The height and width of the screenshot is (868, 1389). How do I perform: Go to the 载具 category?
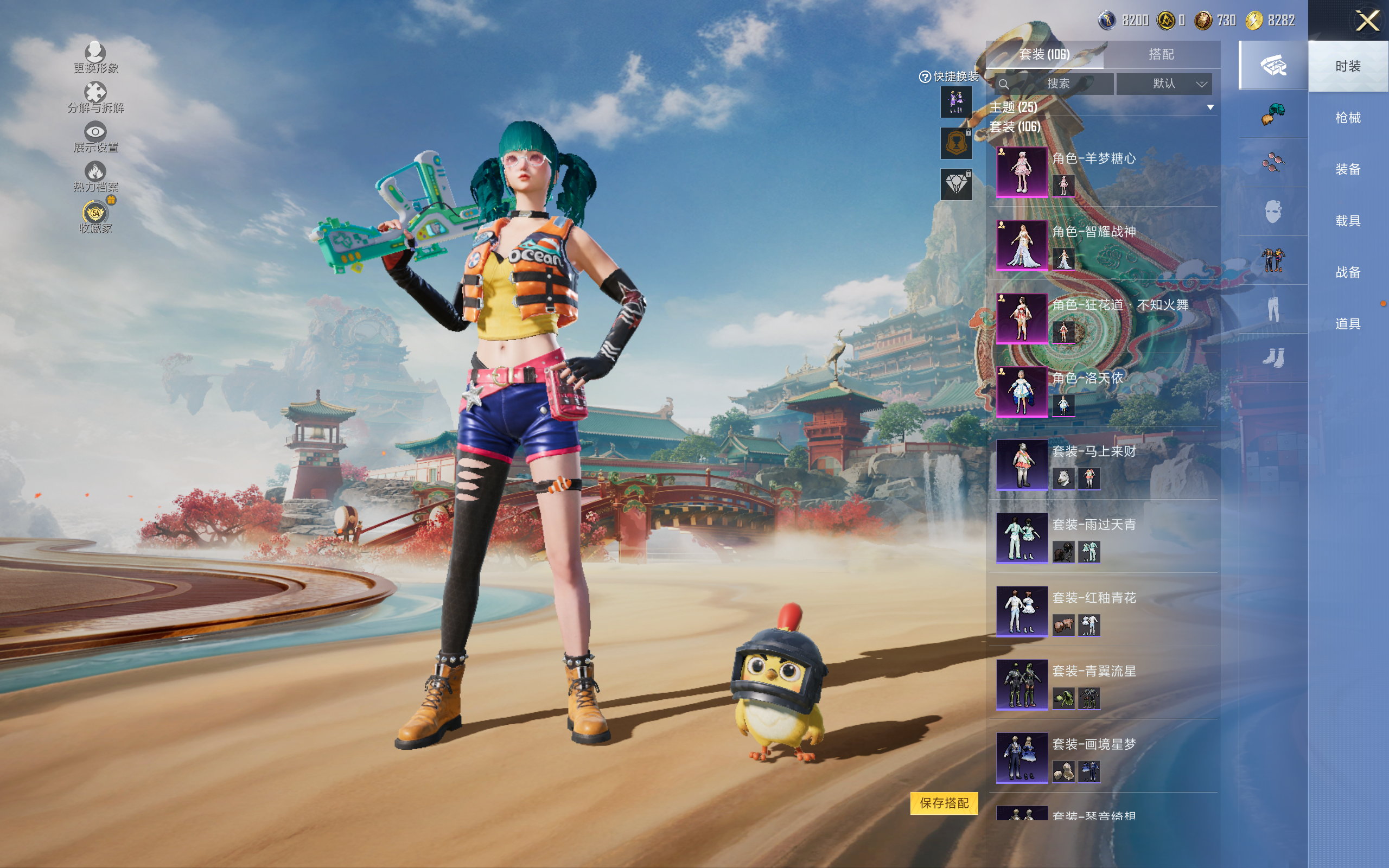pyautogui.click(x=1348, y=221)
